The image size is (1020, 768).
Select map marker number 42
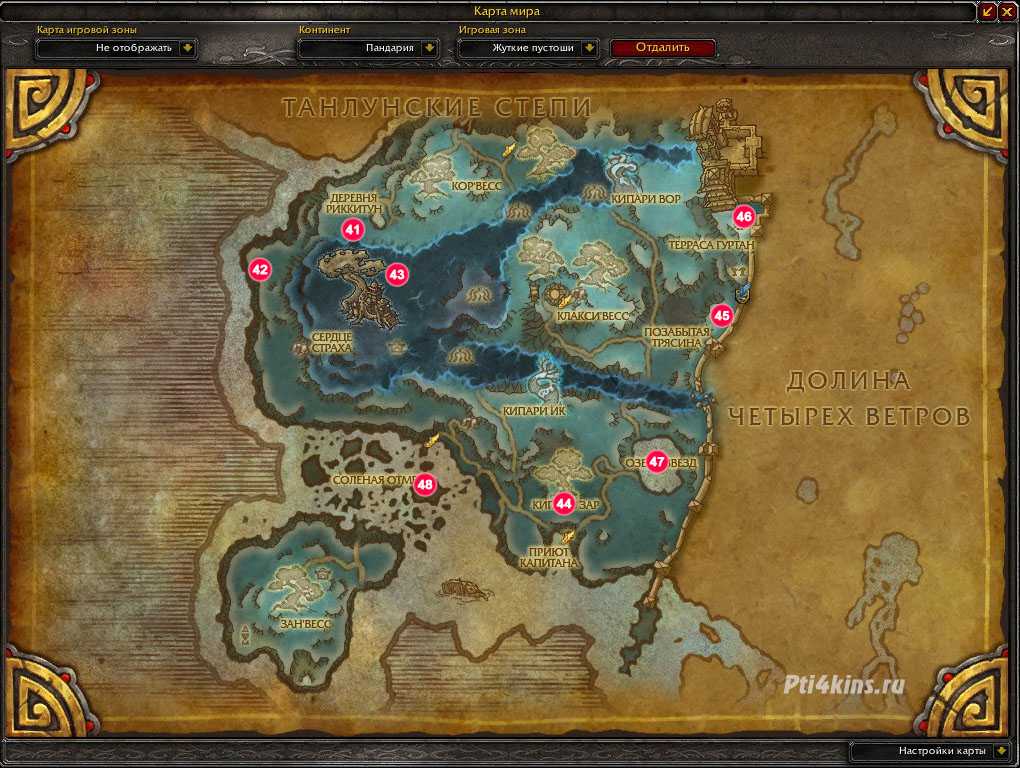point(260,269)
